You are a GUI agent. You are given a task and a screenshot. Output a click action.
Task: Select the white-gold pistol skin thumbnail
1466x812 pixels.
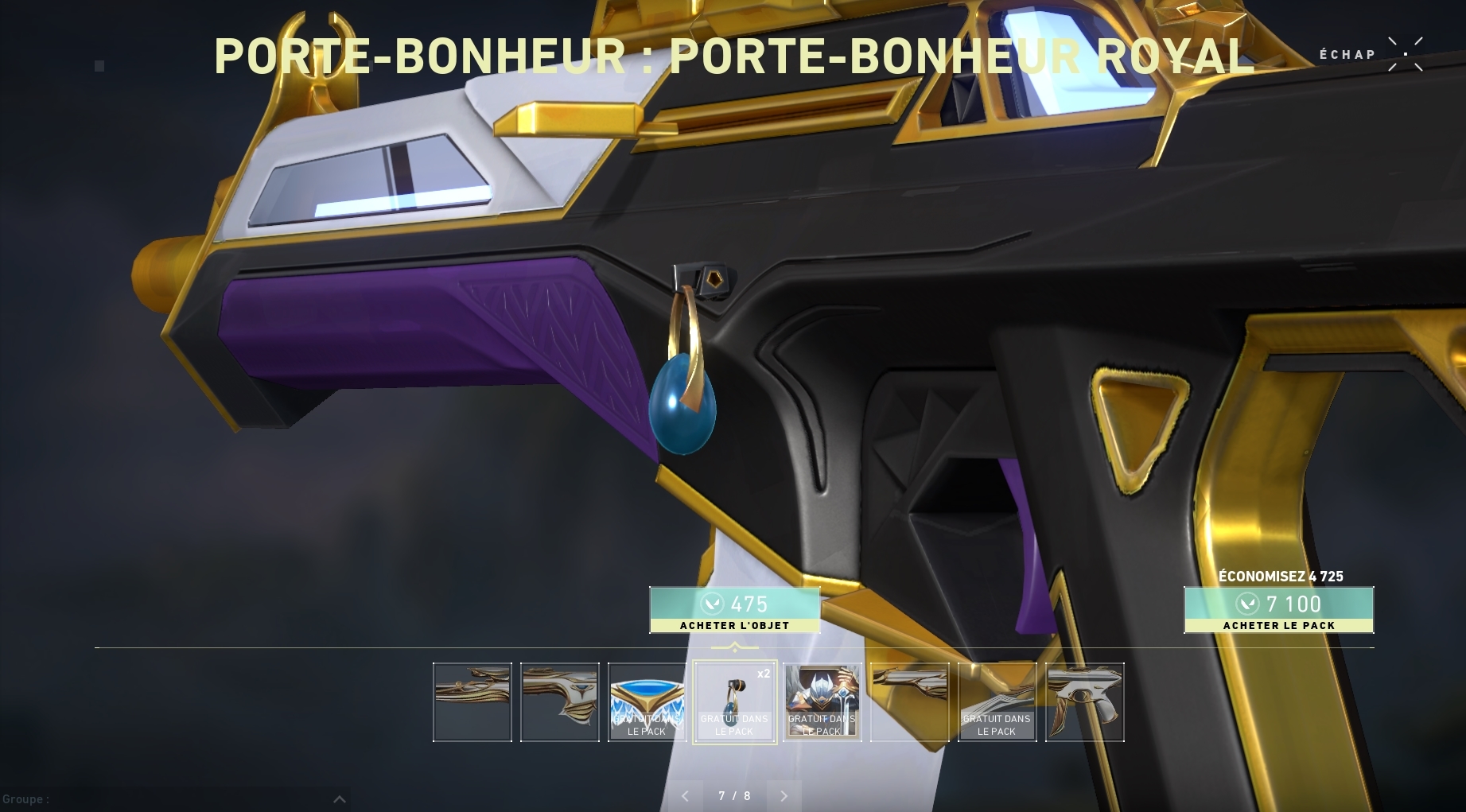click(1084, 702)
